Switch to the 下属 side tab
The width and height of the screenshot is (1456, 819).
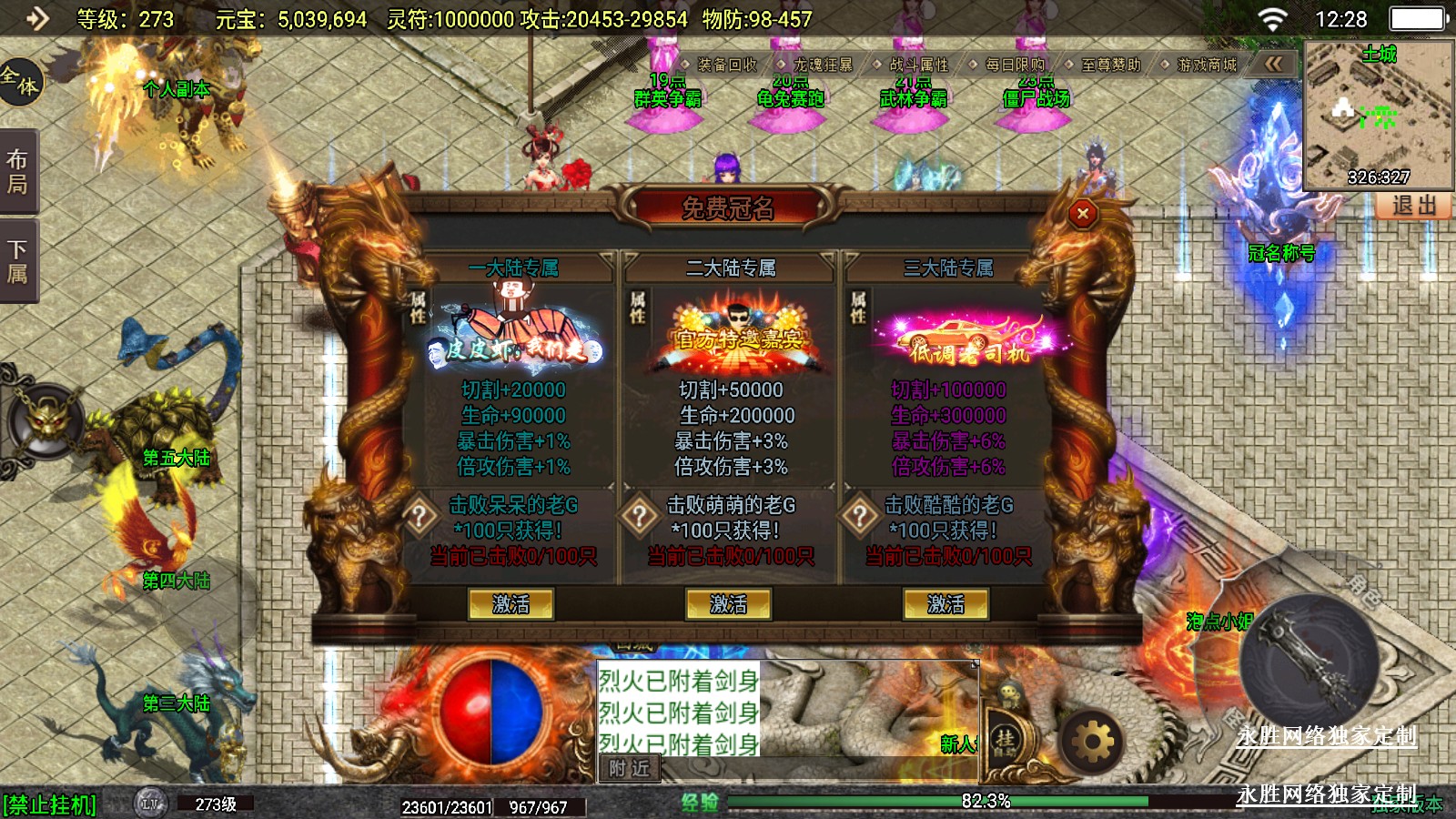click(x=17, y=261)
